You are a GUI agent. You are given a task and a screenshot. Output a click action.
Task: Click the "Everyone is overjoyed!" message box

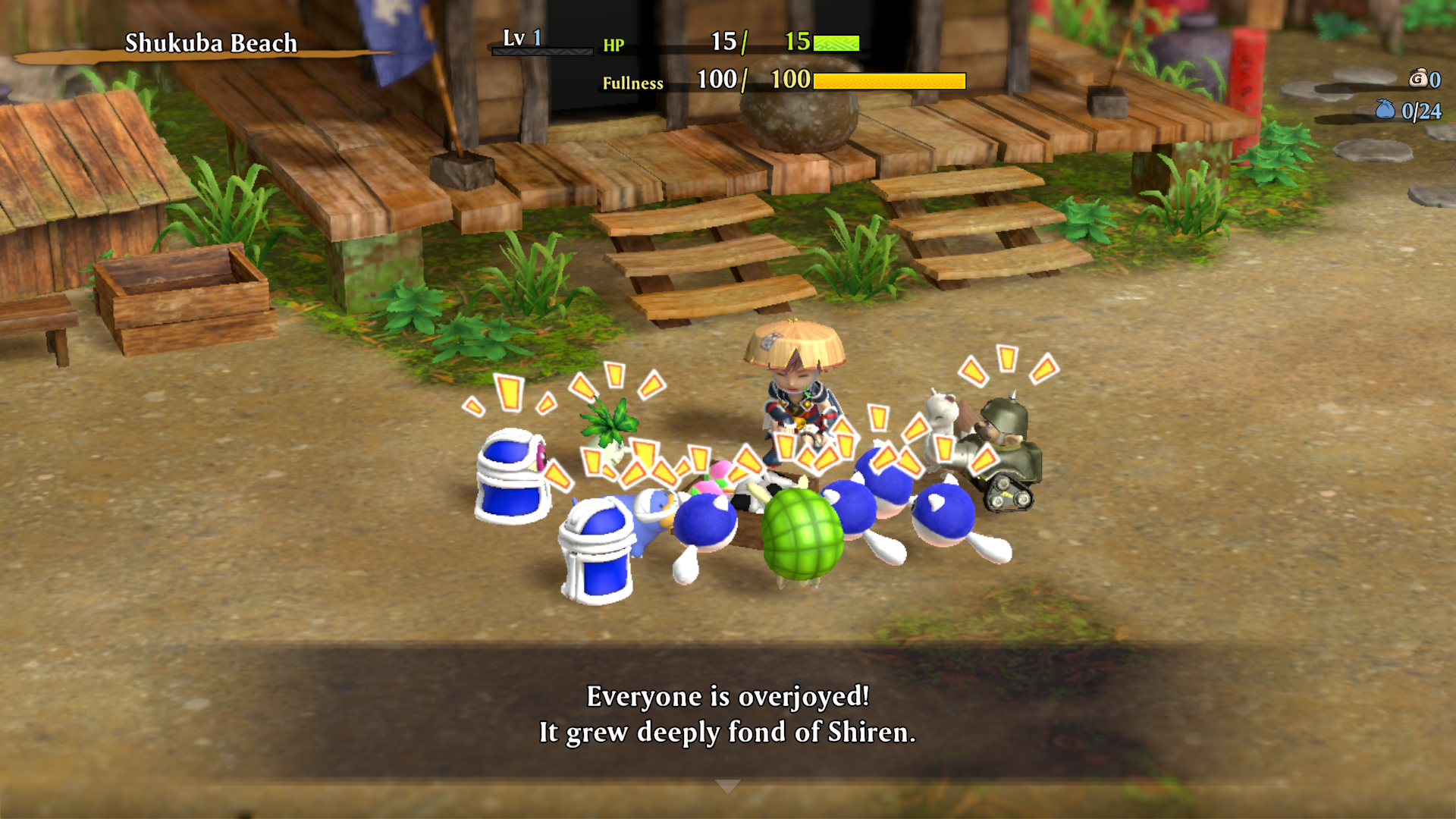(x=727, y=713)
